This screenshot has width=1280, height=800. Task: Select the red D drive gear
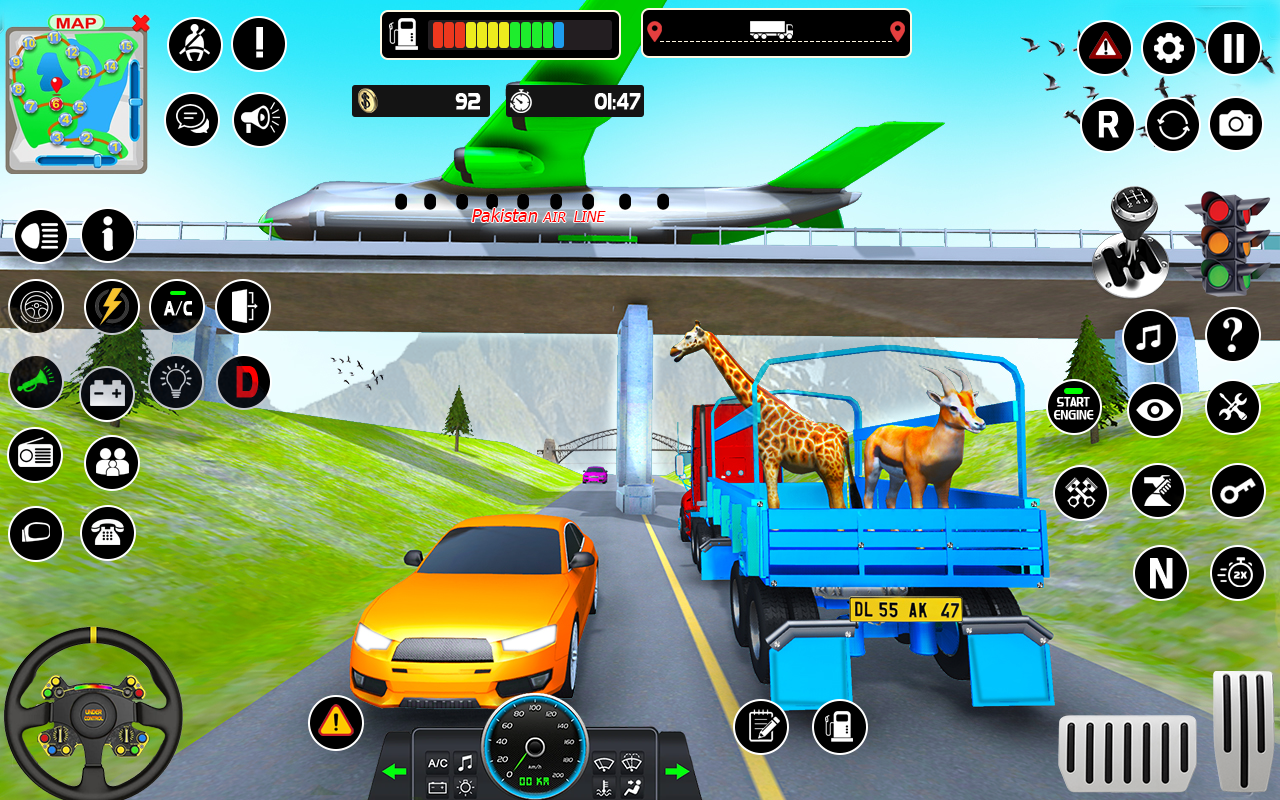coord(243,382)
